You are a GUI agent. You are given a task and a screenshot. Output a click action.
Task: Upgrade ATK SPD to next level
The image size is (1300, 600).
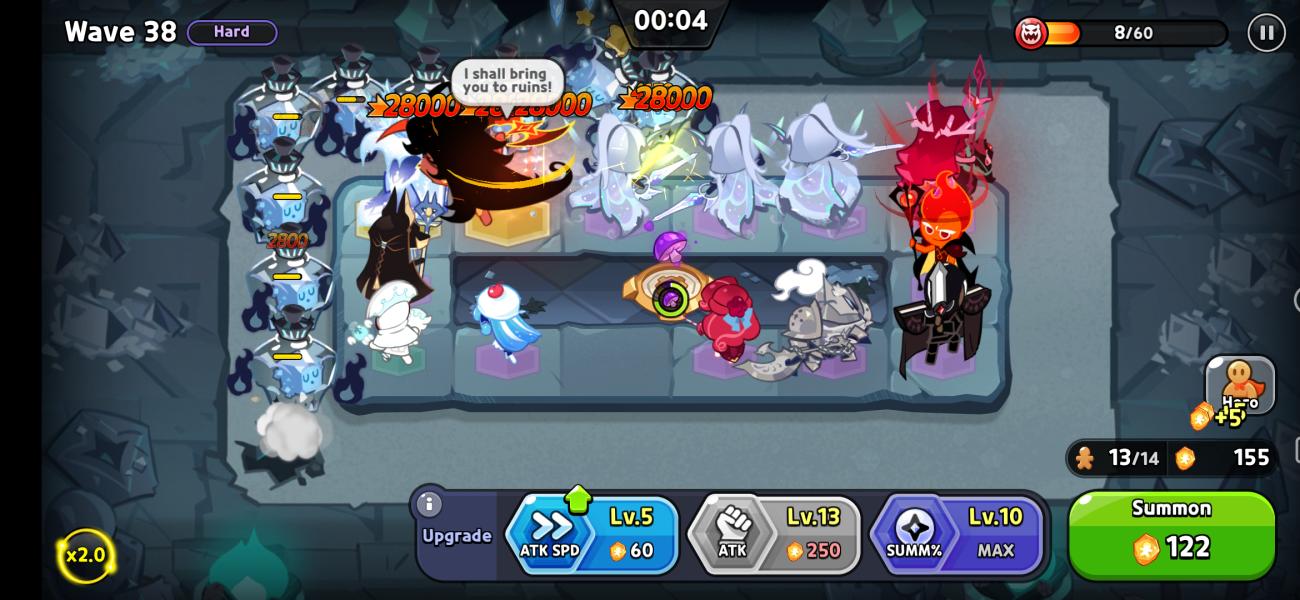click(x=593, y=535)
